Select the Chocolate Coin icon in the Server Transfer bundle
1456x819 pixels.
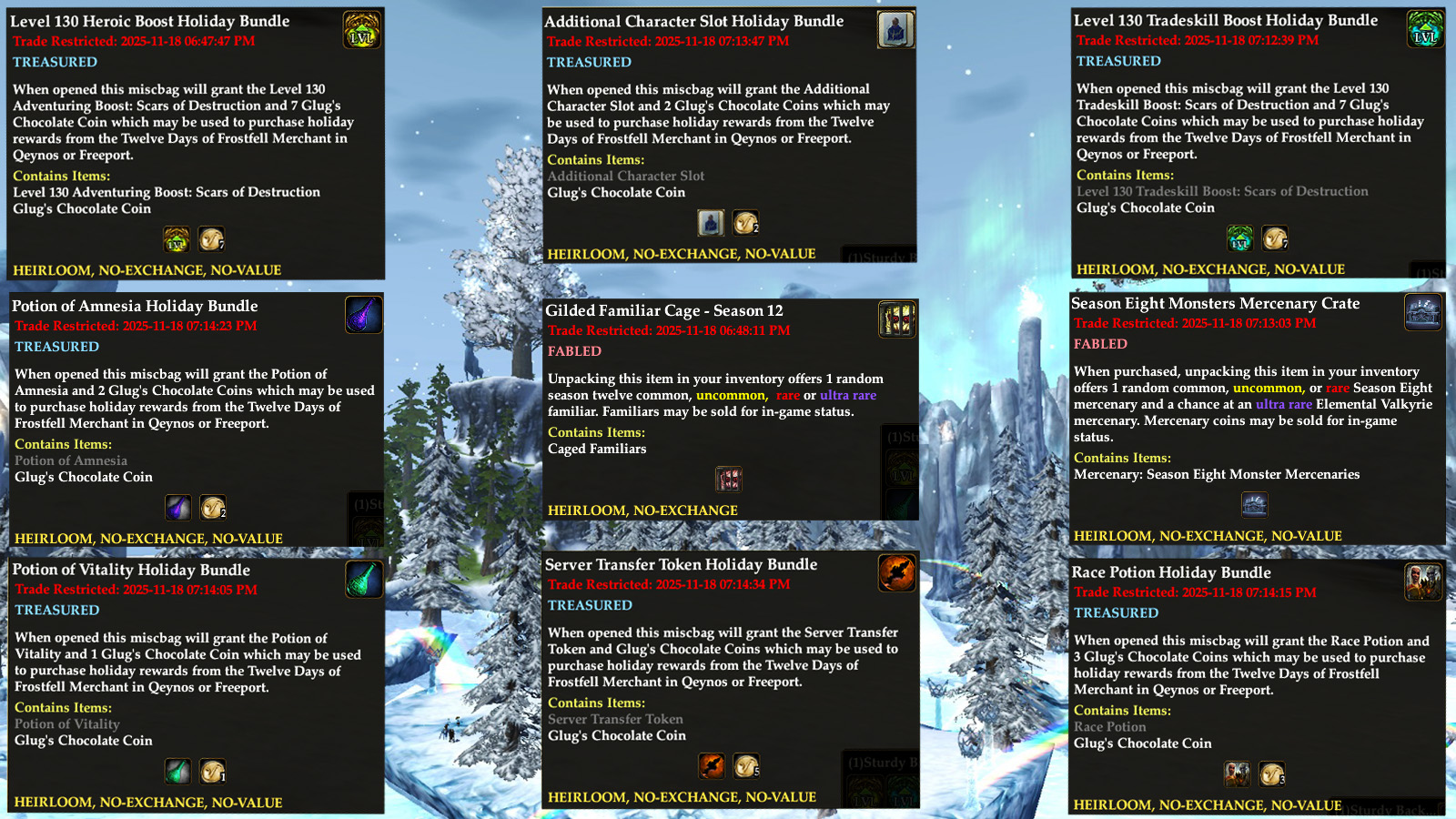[746, 766]
